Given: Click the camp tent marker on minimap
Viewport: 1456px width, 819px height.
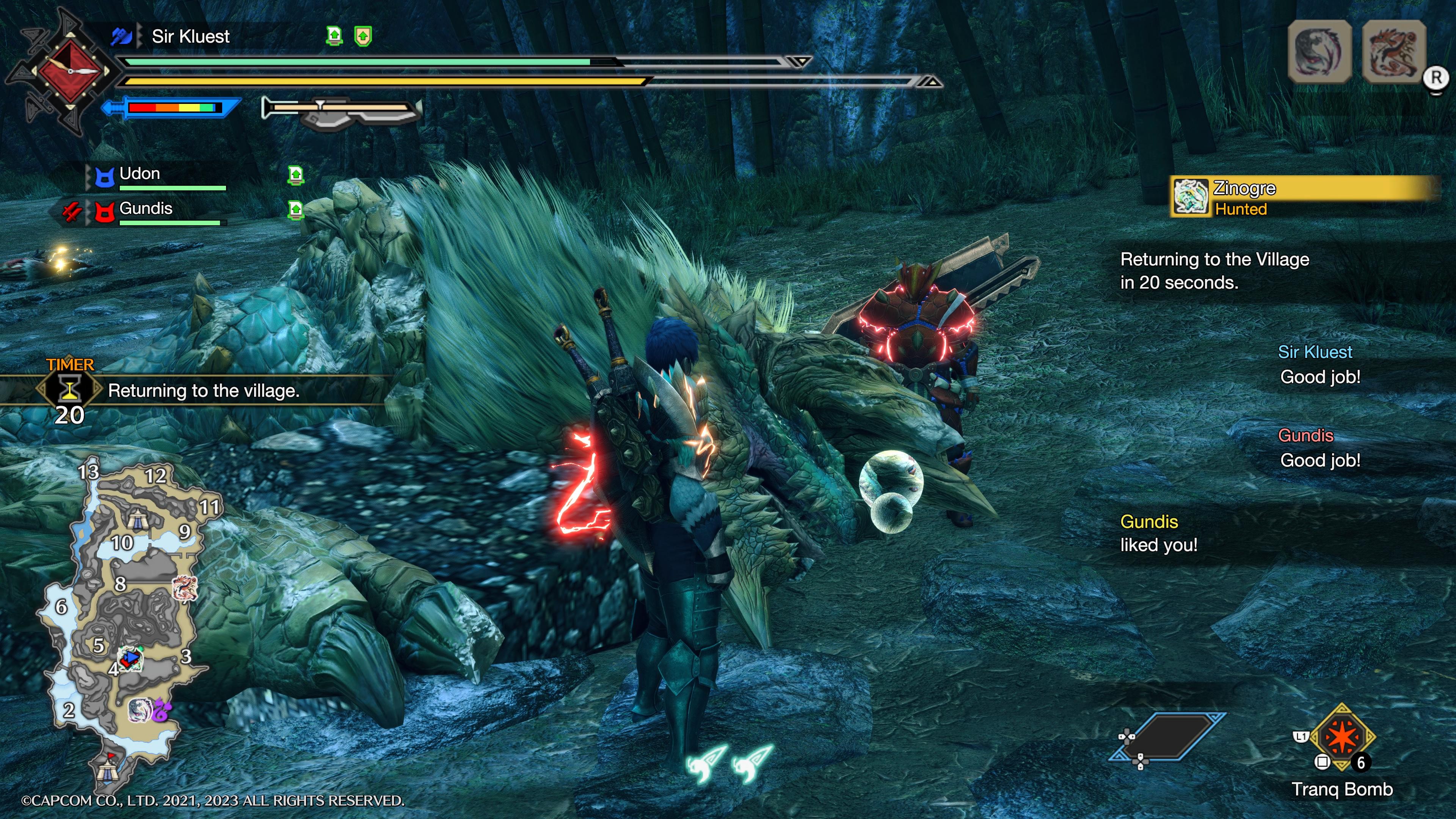Looking at the screenshot, I should (137, 516).
